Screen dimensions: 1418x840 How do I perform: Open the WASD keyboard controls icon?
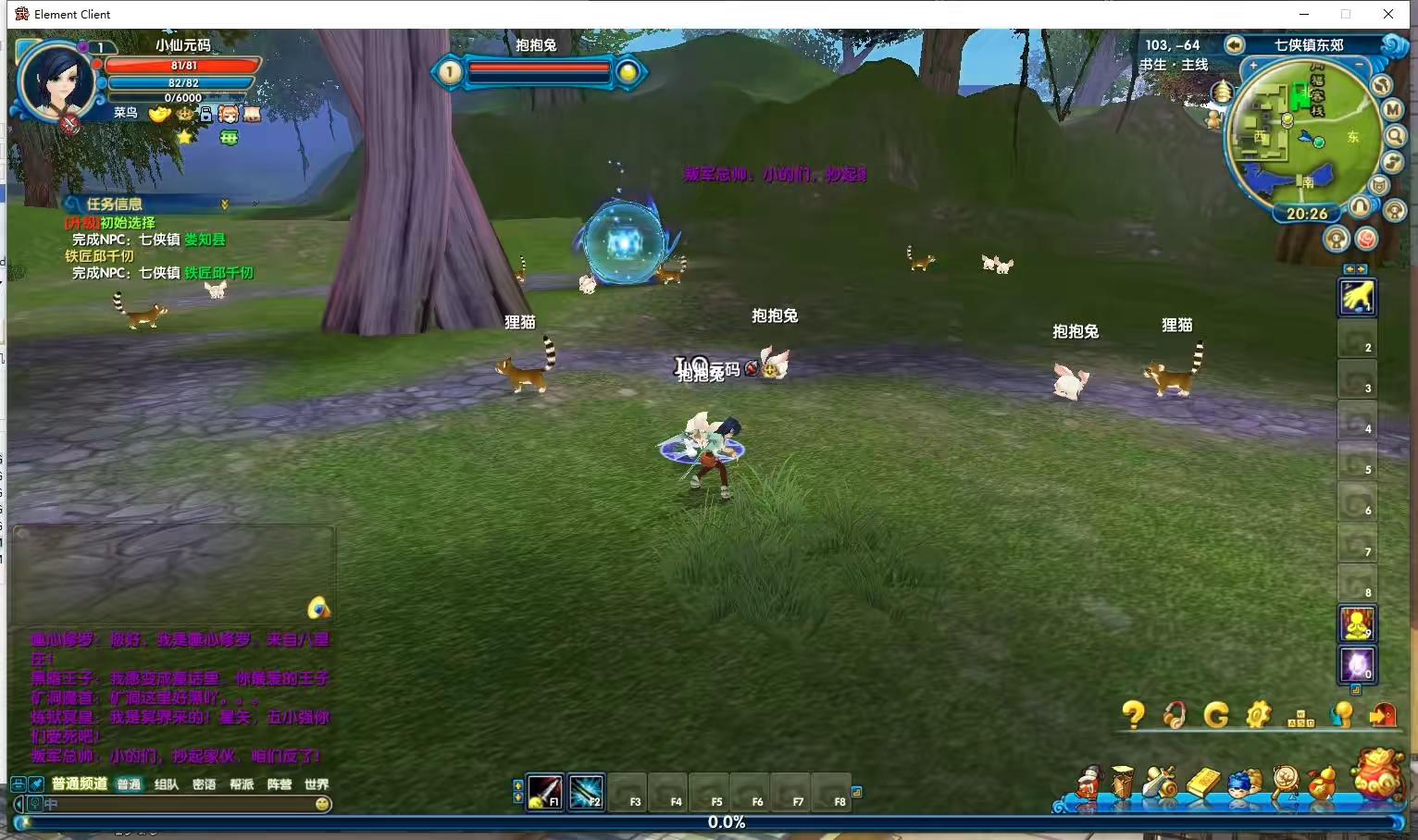[x=1300, y=718]
